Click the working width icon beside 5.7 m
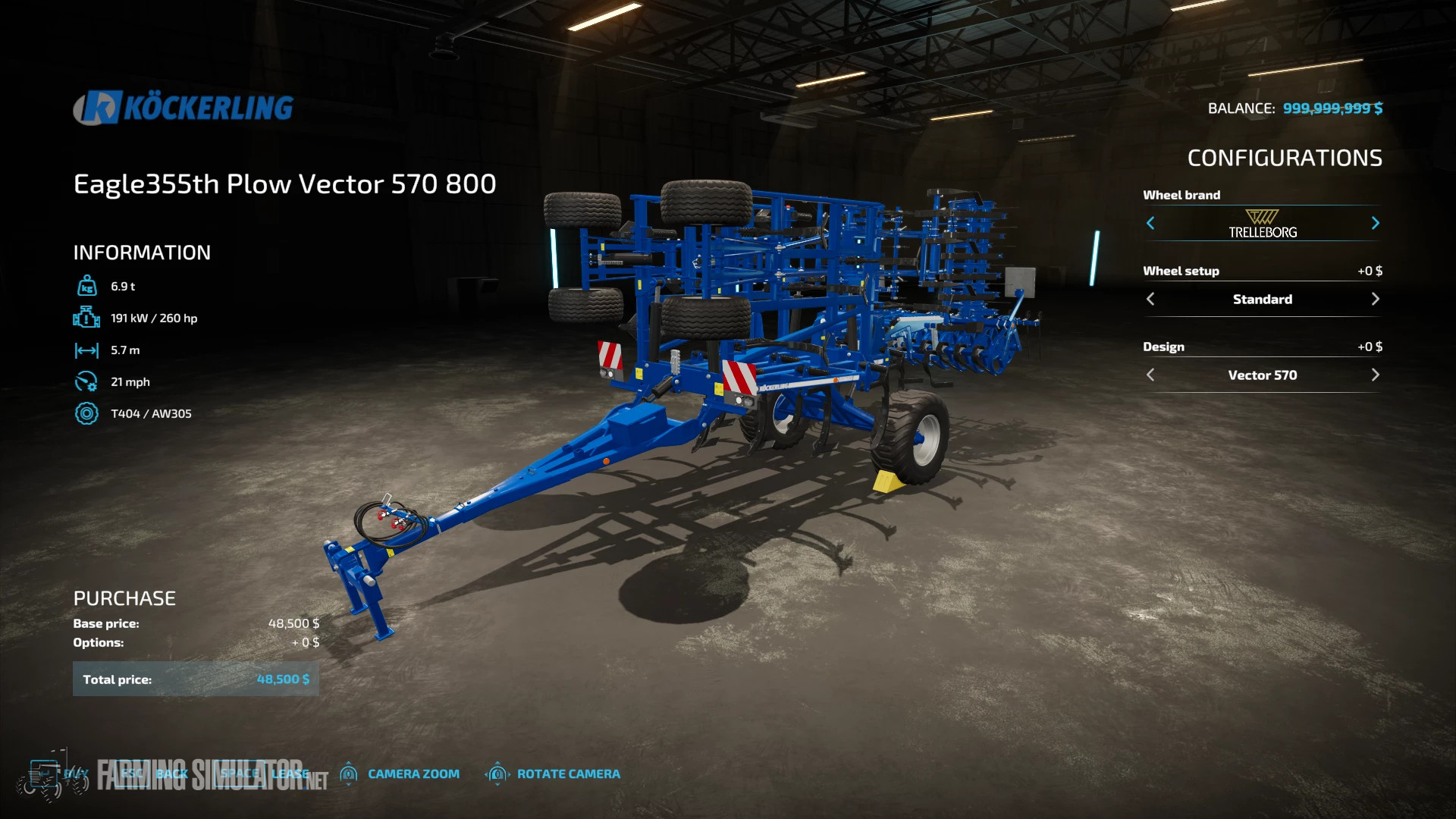The height and width of the screenshot is (819, 1456). [87, 350]
